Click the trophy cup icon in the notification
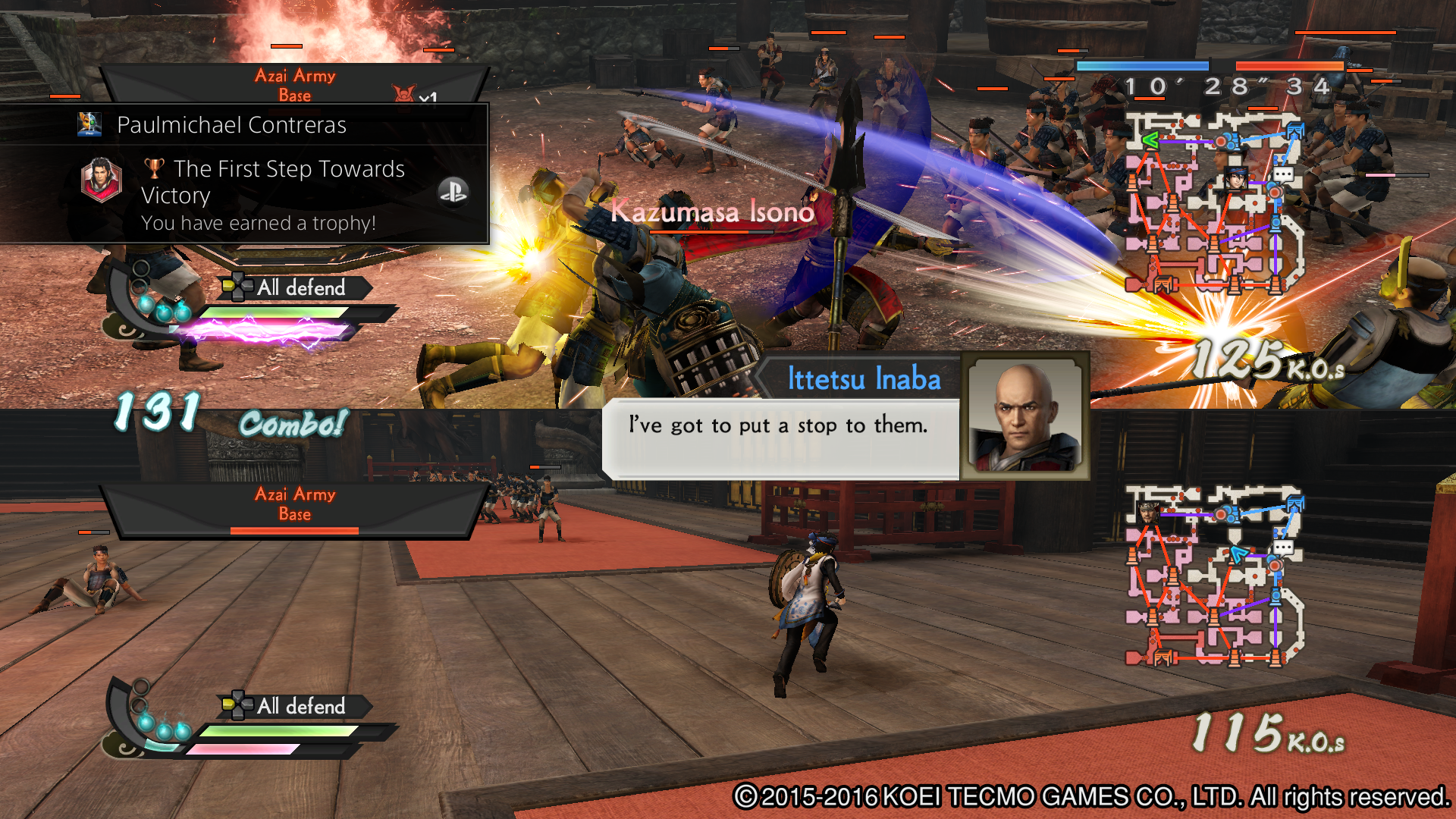 154,168
